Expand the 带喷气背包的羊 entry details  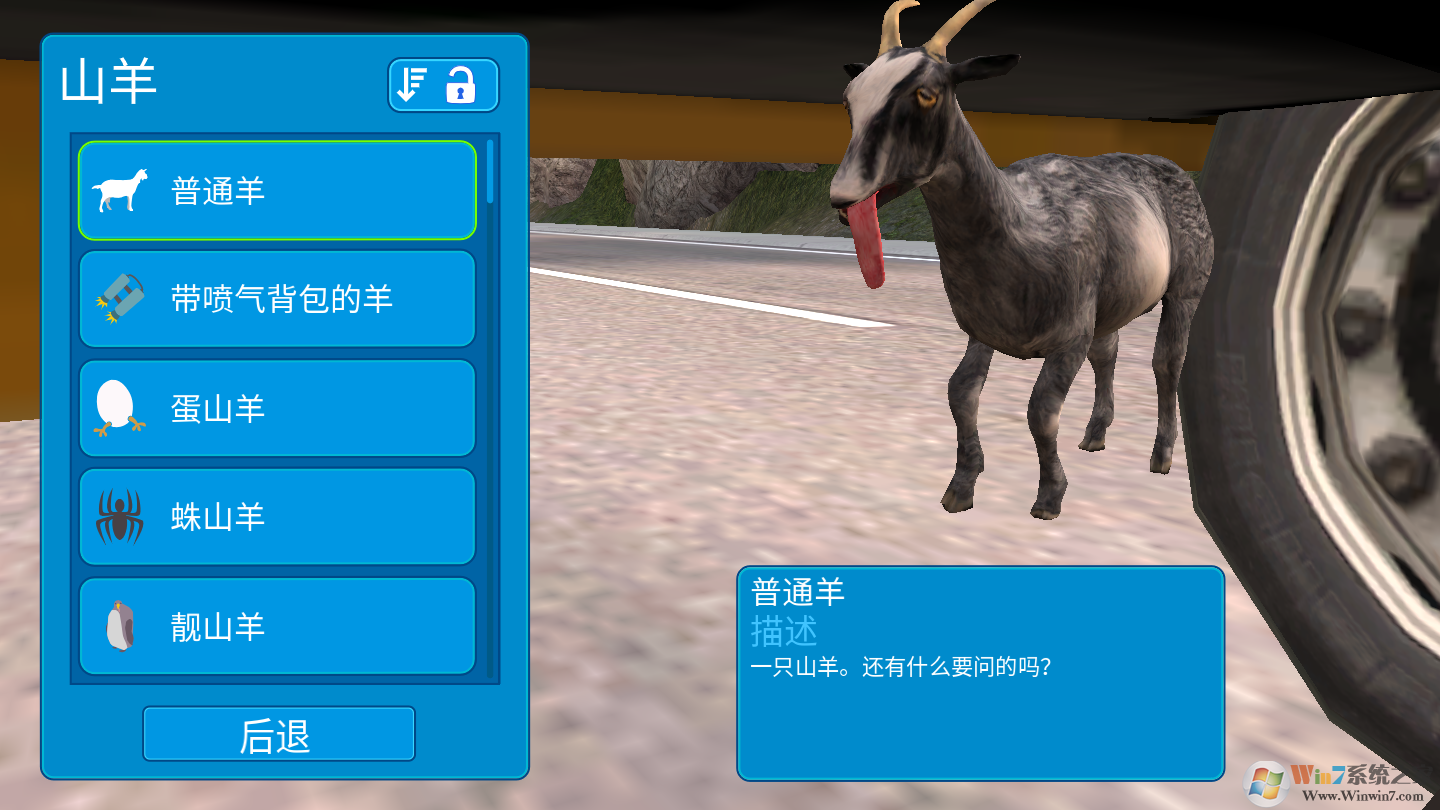277,299
